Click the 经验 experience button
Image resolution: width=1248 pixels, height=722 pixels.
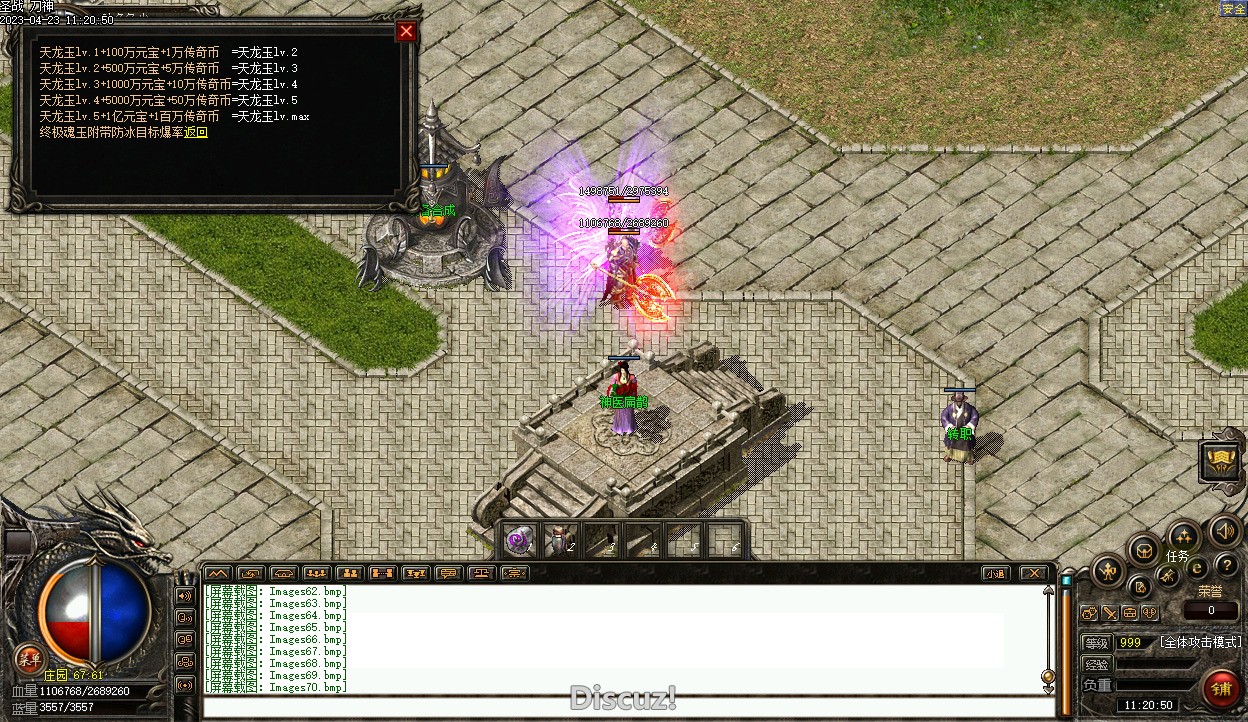tap(1097, 665)
